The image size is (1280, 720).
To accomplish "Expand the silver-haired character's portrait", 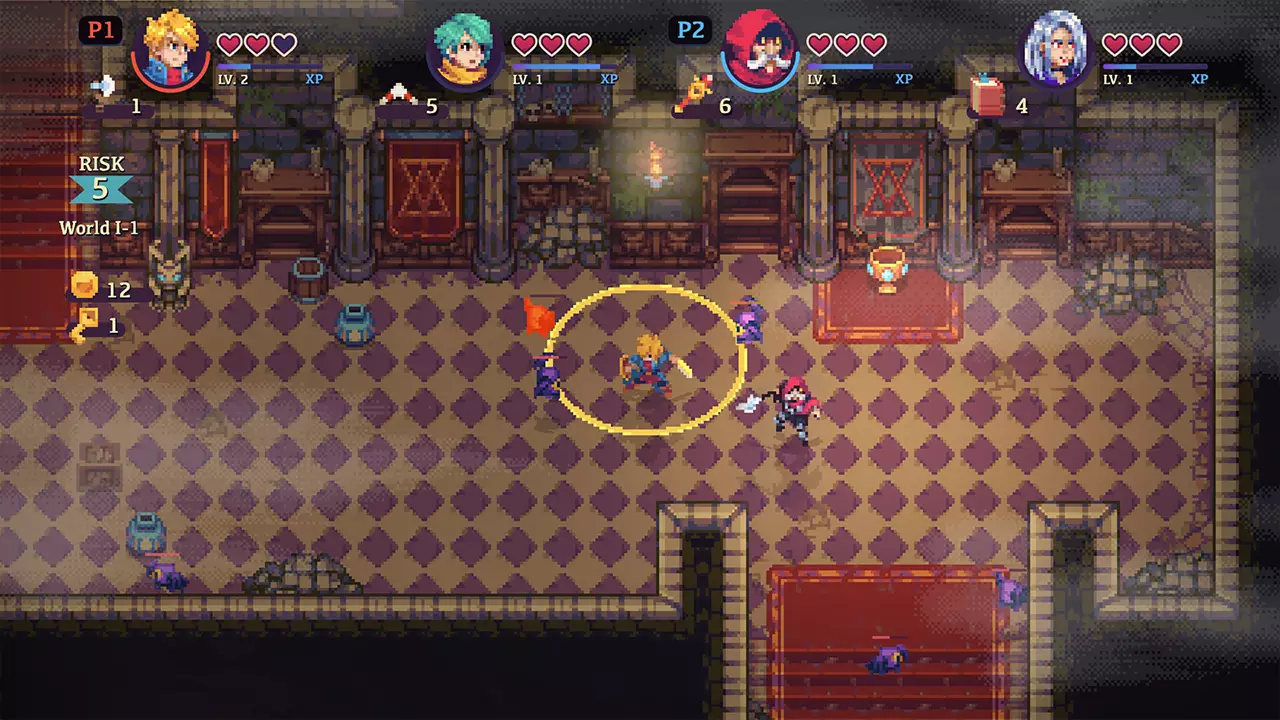I will coord(1057,47).
